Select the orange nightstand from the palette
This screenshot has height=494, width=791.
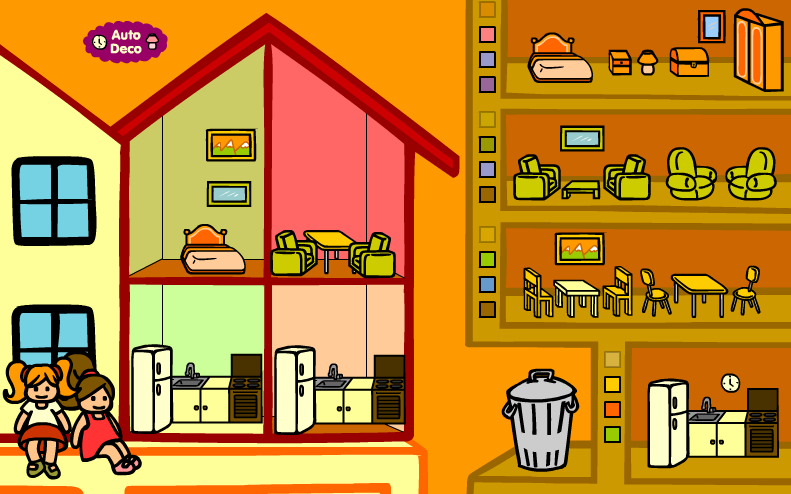pyautogui.click(x=620, y=63)
